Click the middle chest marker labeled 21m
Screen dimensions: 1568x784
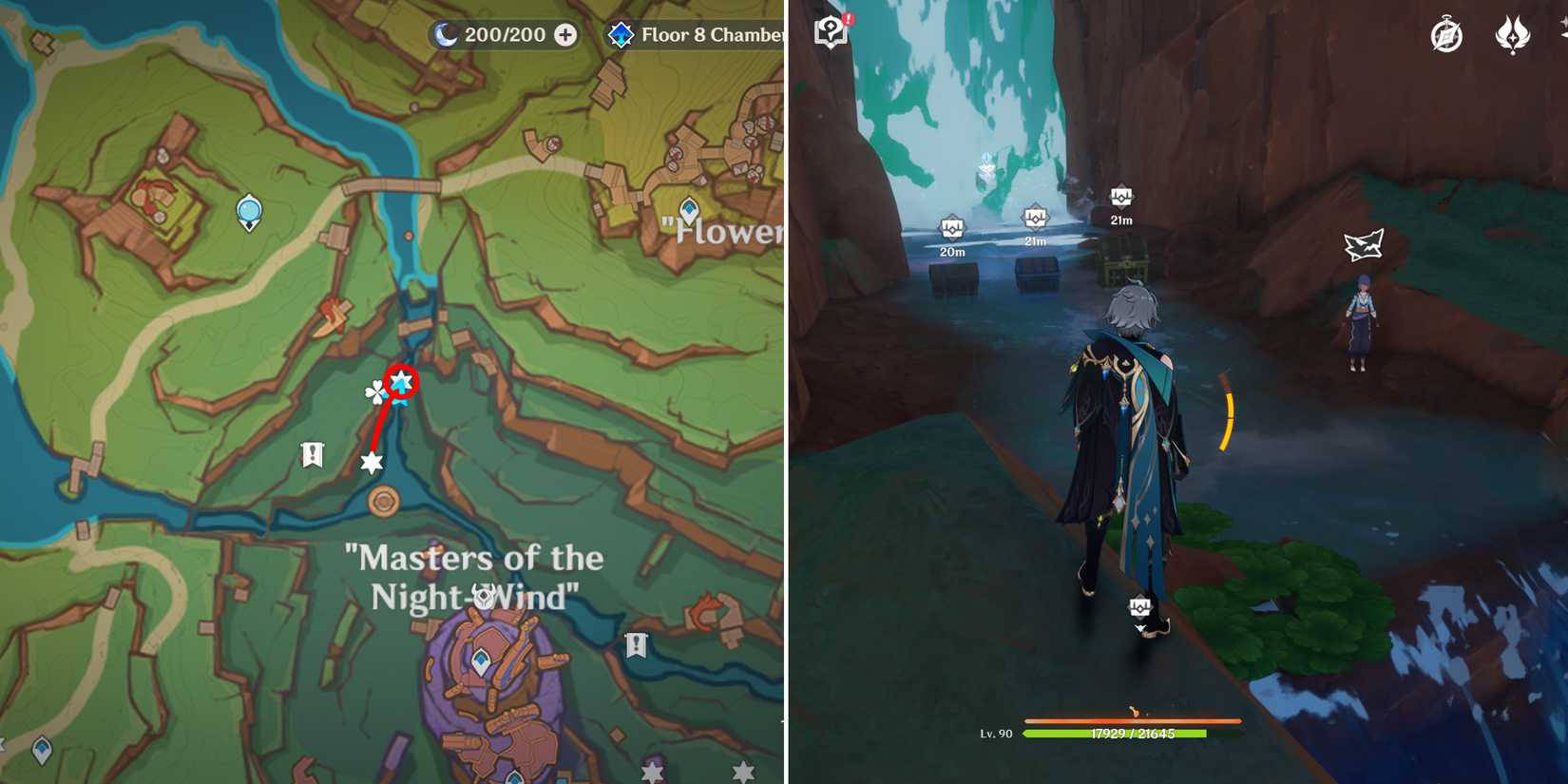pos(1035,219)
